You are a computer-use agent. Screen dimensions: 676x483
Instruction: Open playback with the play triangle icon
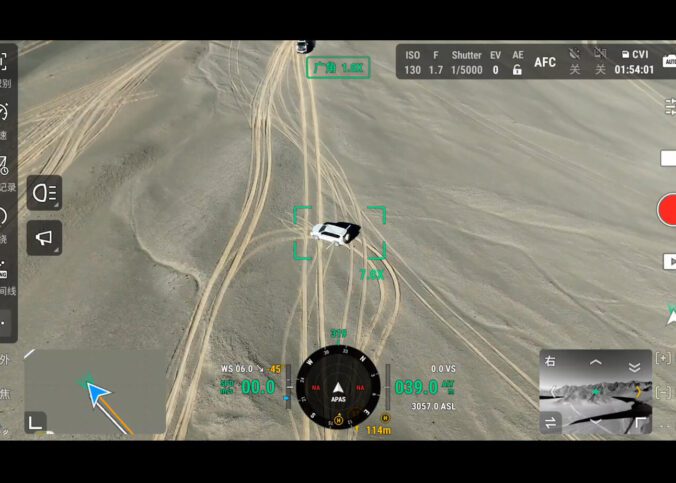pyautogui.click(x=669, y=261)
